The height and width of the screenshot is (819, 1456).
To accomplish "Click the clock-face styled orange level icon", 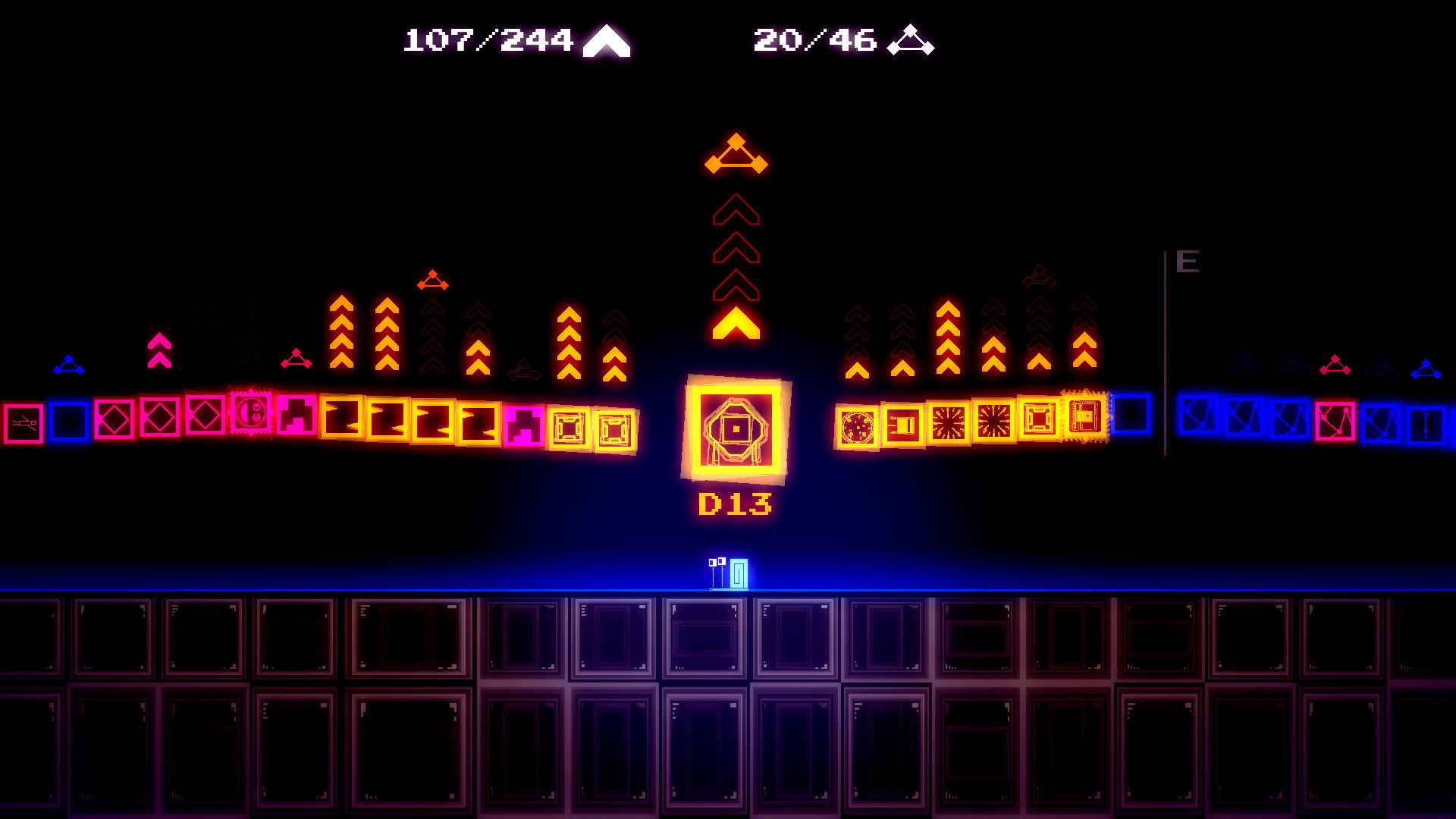I will coord(855,426).
